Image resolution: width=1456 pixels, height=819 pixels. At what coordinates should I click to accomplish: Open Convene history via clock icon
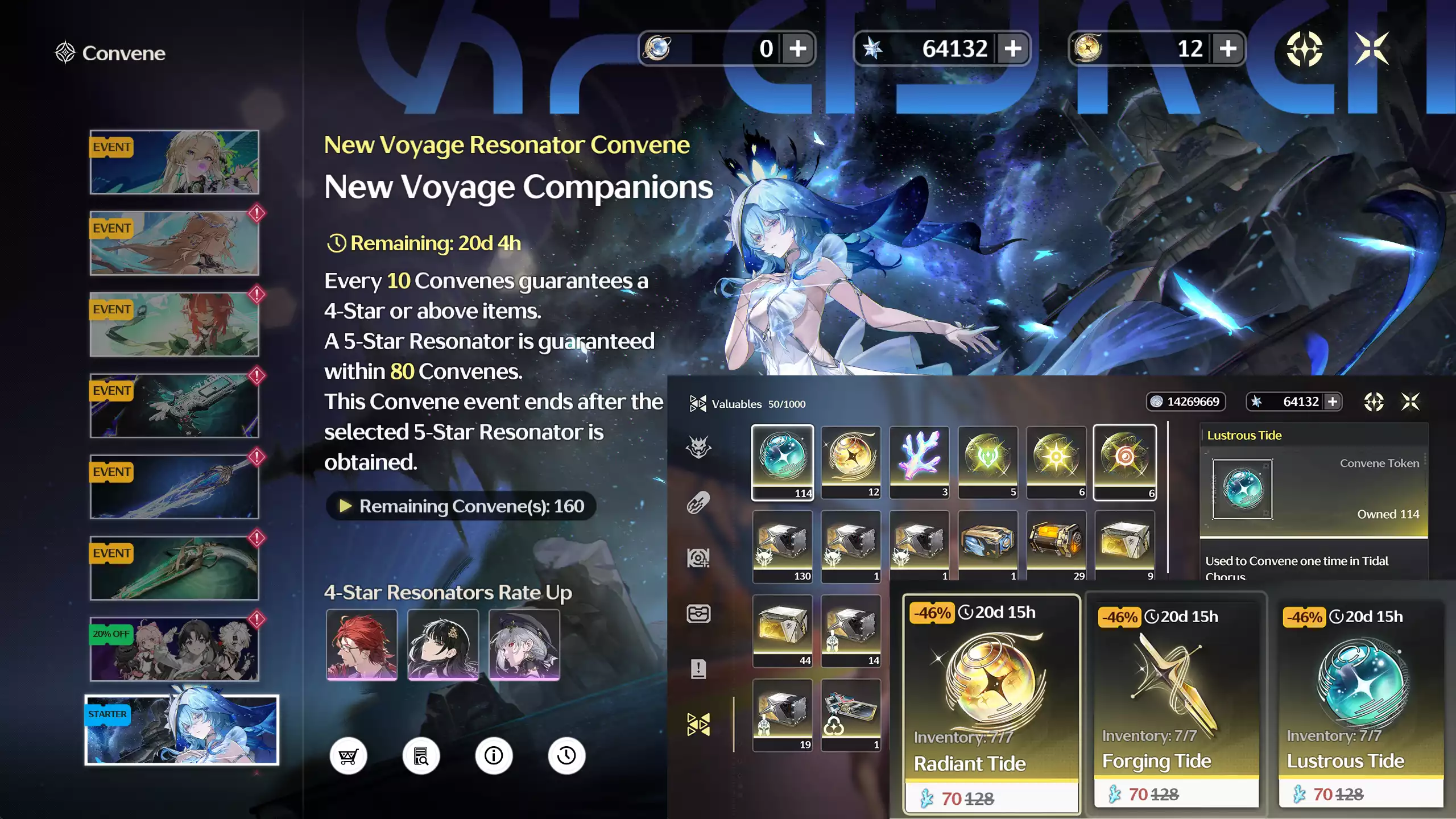pyautogui.click(x=565, y=755)
